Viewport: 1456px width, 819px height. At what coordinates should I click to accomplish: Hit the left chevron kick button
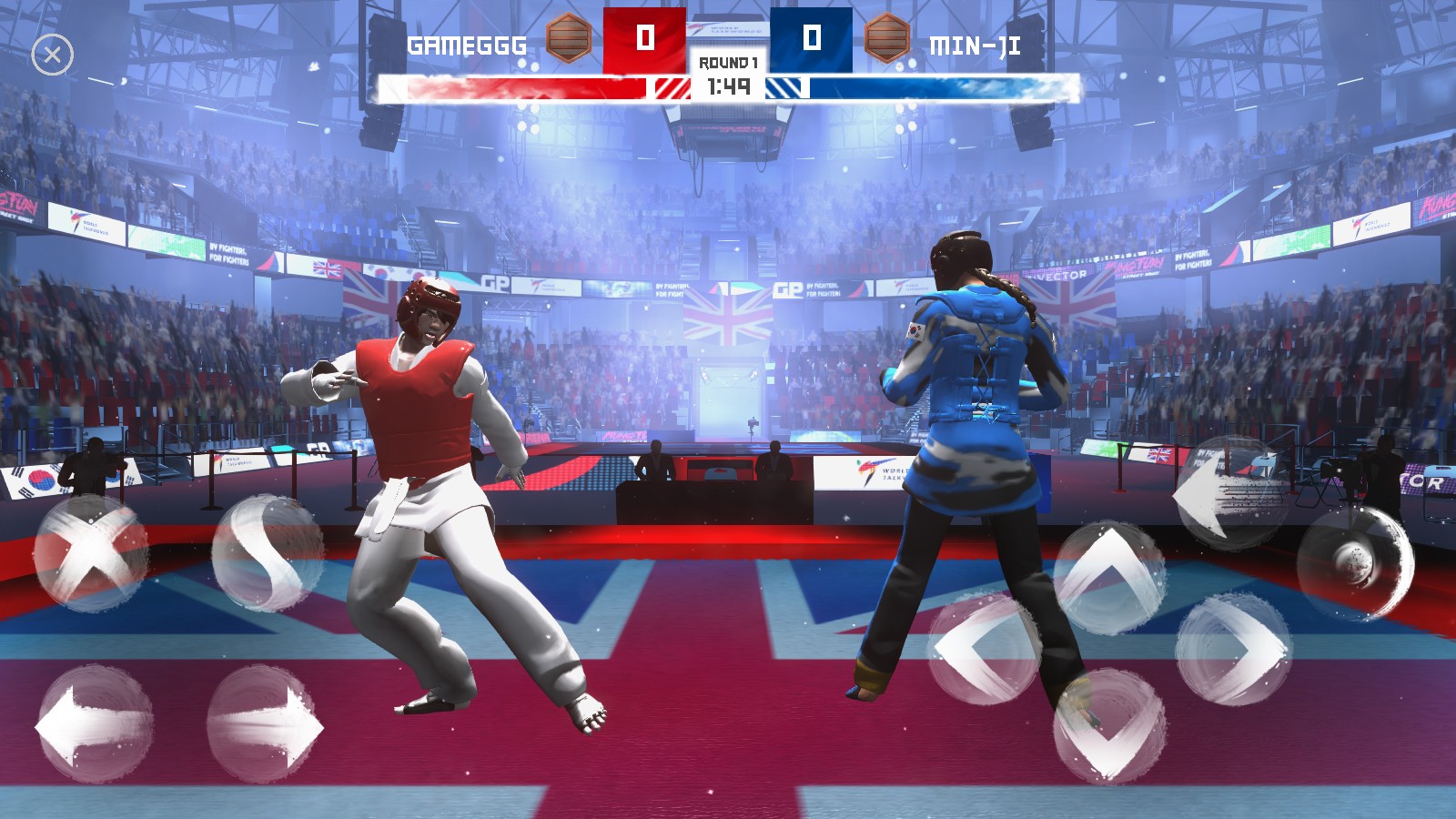(986, 649)
